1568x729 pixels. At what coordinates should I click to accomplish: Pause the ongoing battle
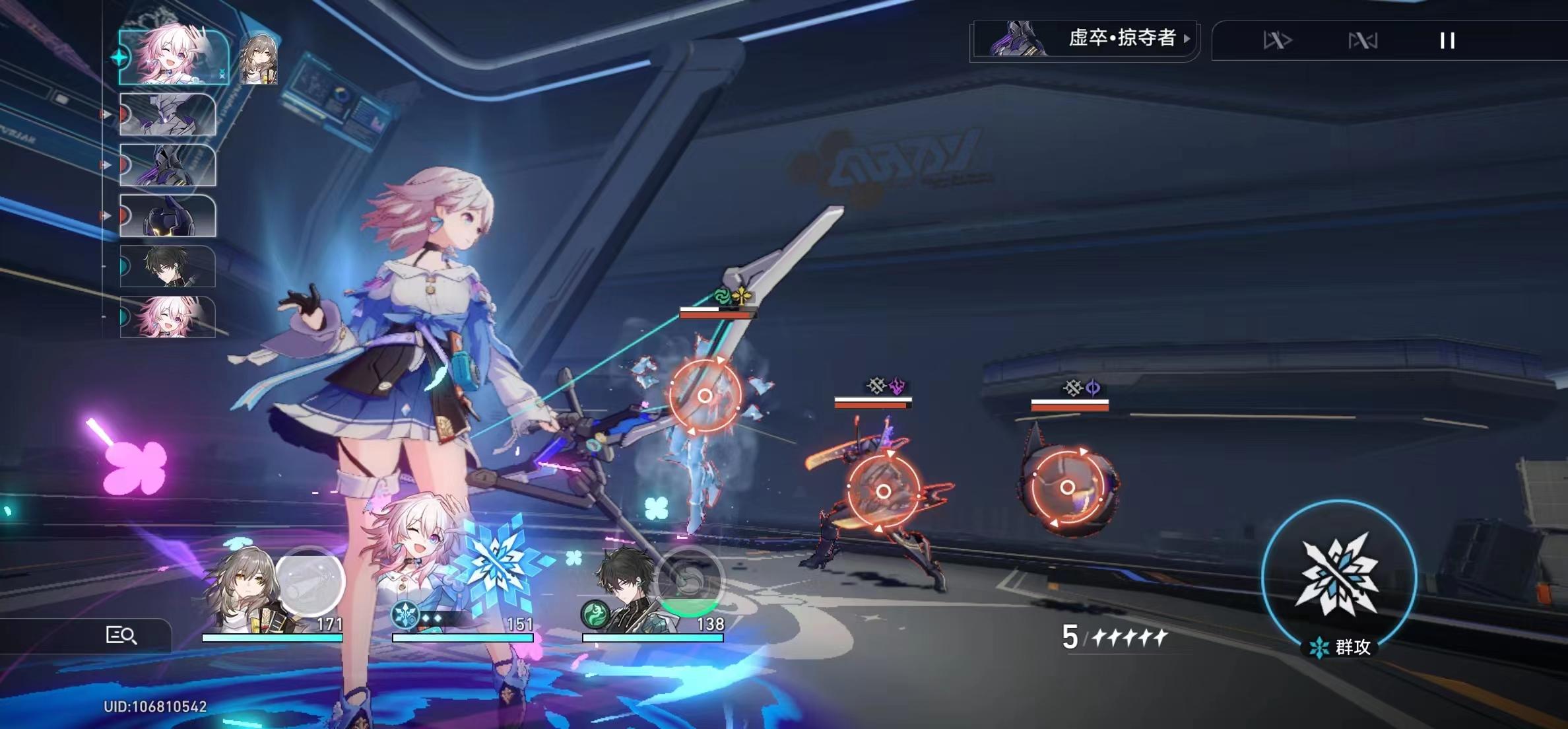click(x=1449, y=41)
